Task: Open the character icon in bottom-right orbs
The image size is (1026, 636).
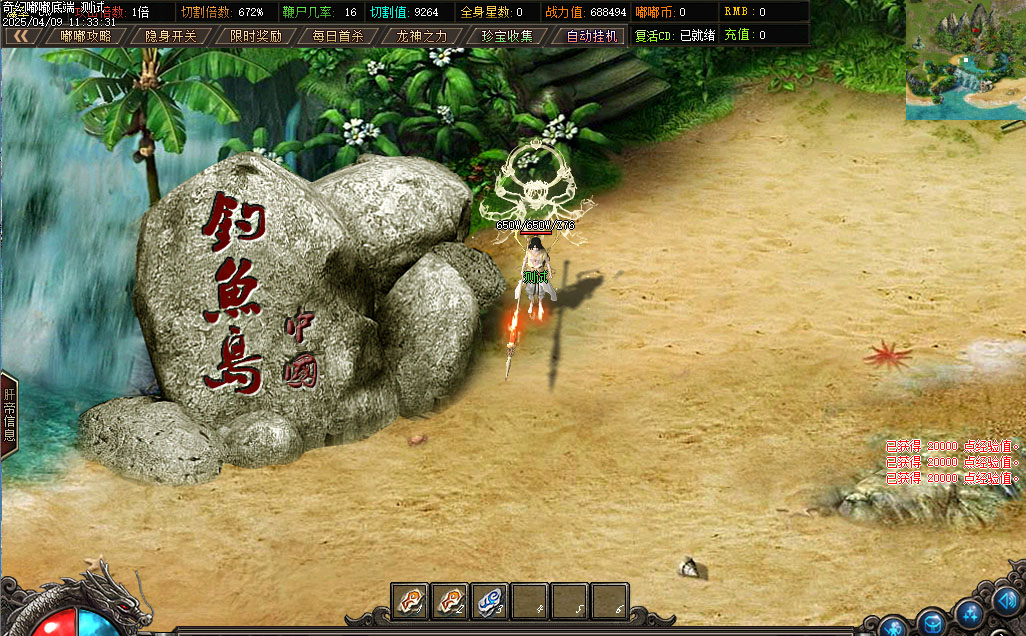Action: tap(893, 627)
